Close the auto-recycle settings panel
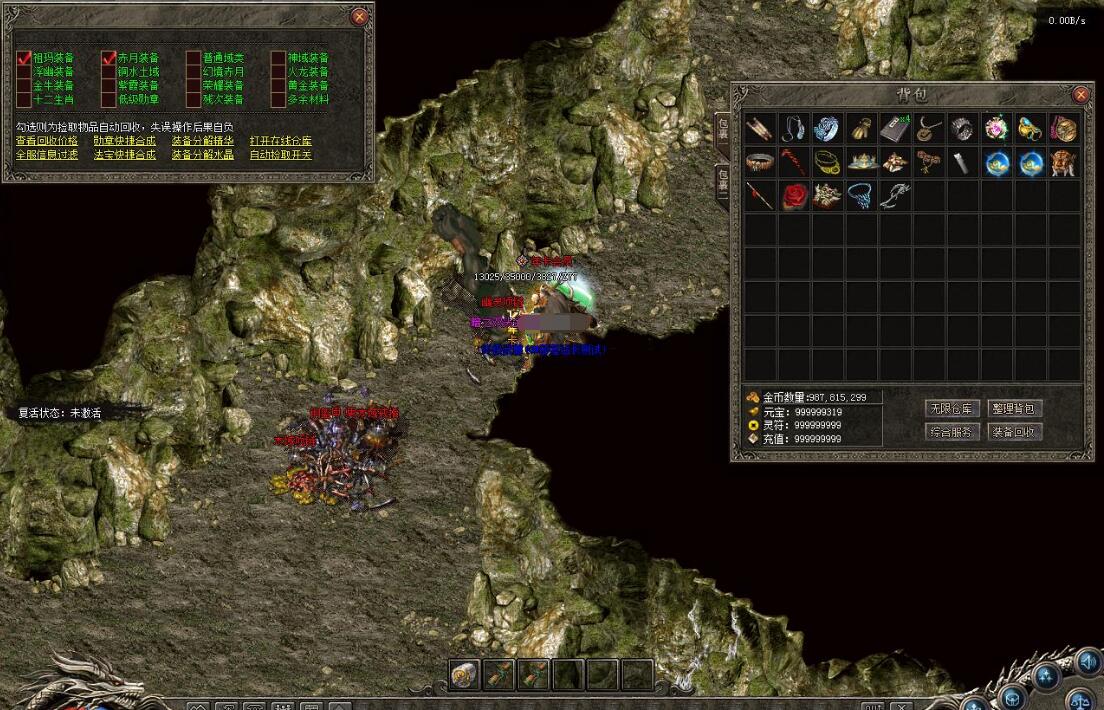Image resolution: width=1104 pixels, height=710 pixels. 360,17
